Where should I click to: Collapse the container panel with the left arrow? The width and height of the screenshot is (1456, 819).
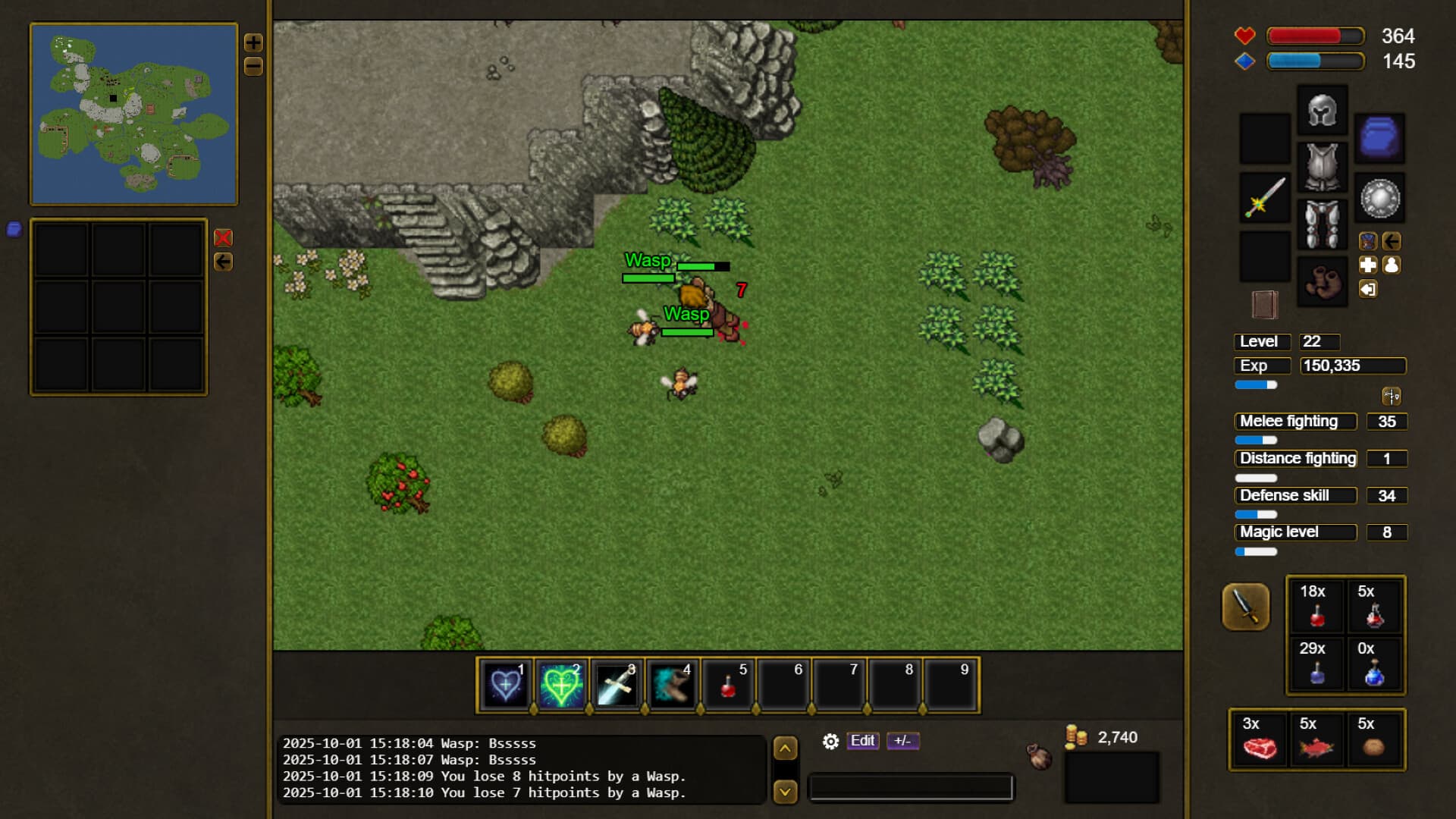(x=223, y=262)
